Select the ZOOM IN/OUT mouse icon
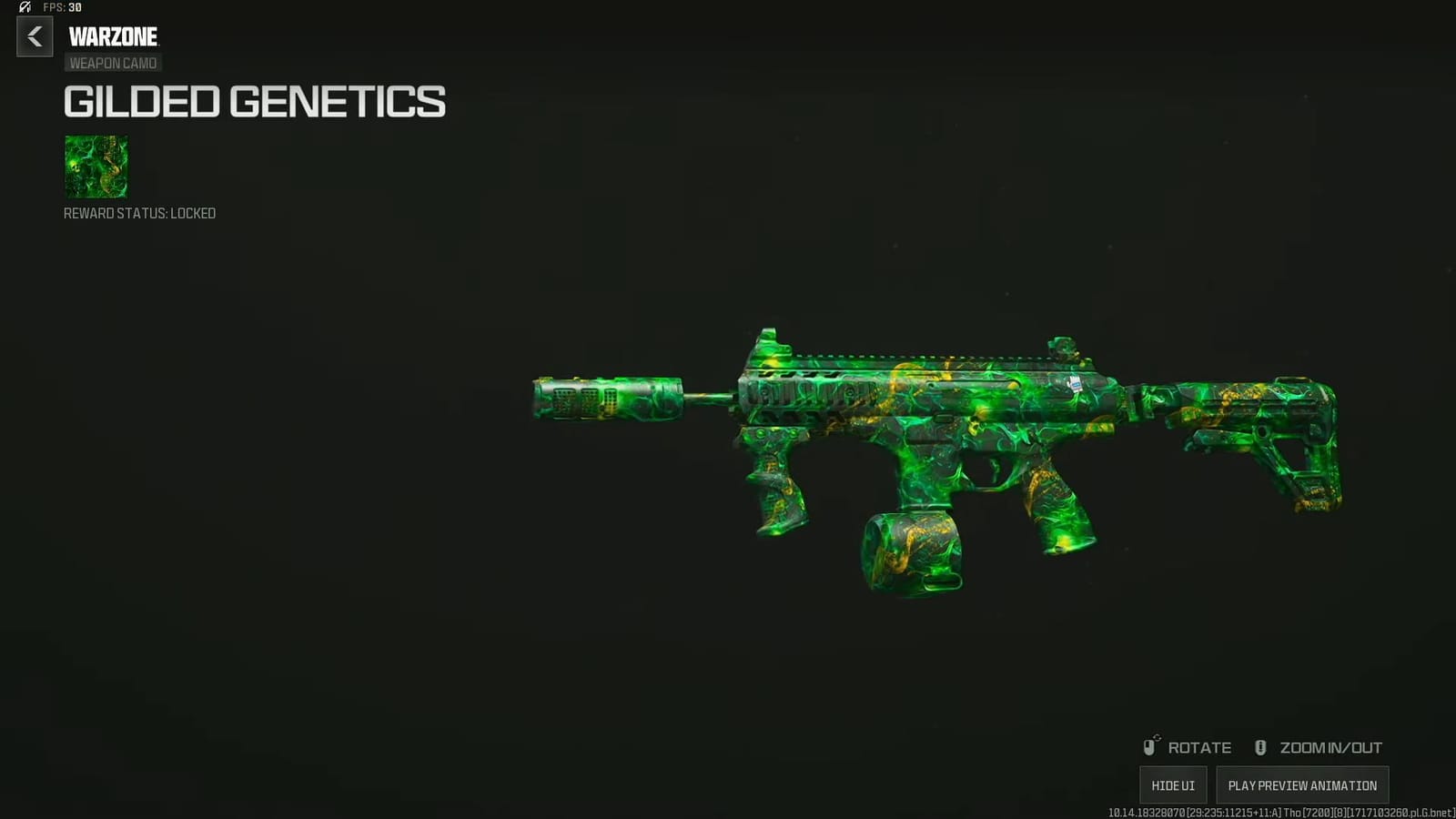 tap(1260, 746)
